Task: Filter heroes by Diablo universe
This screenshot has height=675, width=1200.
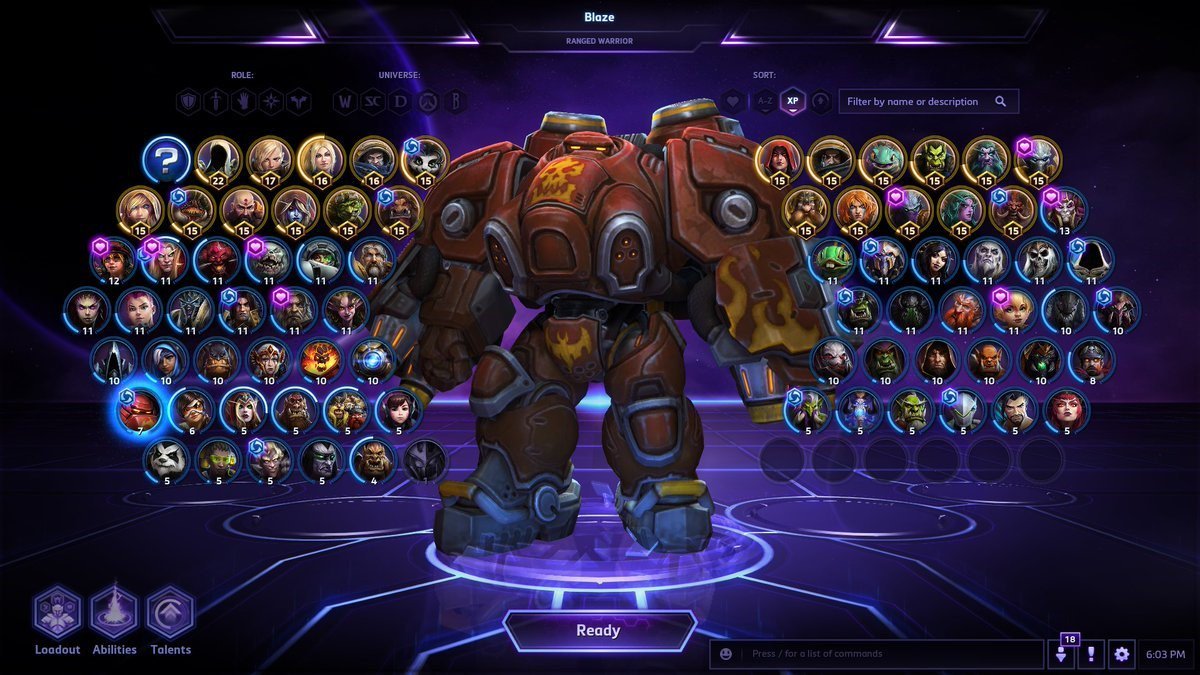Action: point(400,101)
